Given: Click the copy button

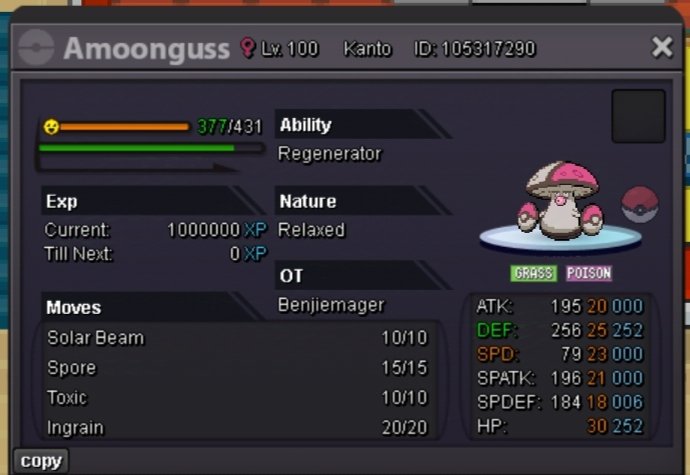Looking at the screenshot, I should click(x=41, y=461).
